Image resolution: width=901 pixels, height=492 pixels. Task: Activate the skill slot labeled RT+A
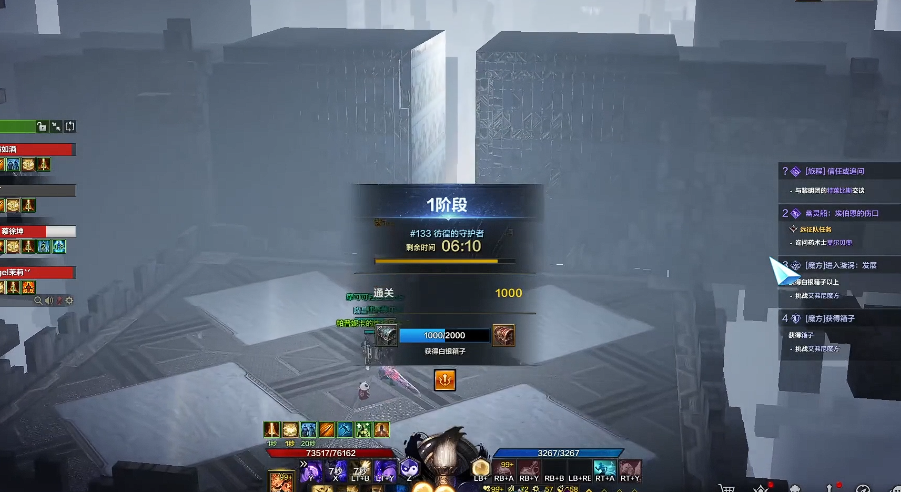click(604, 469)
